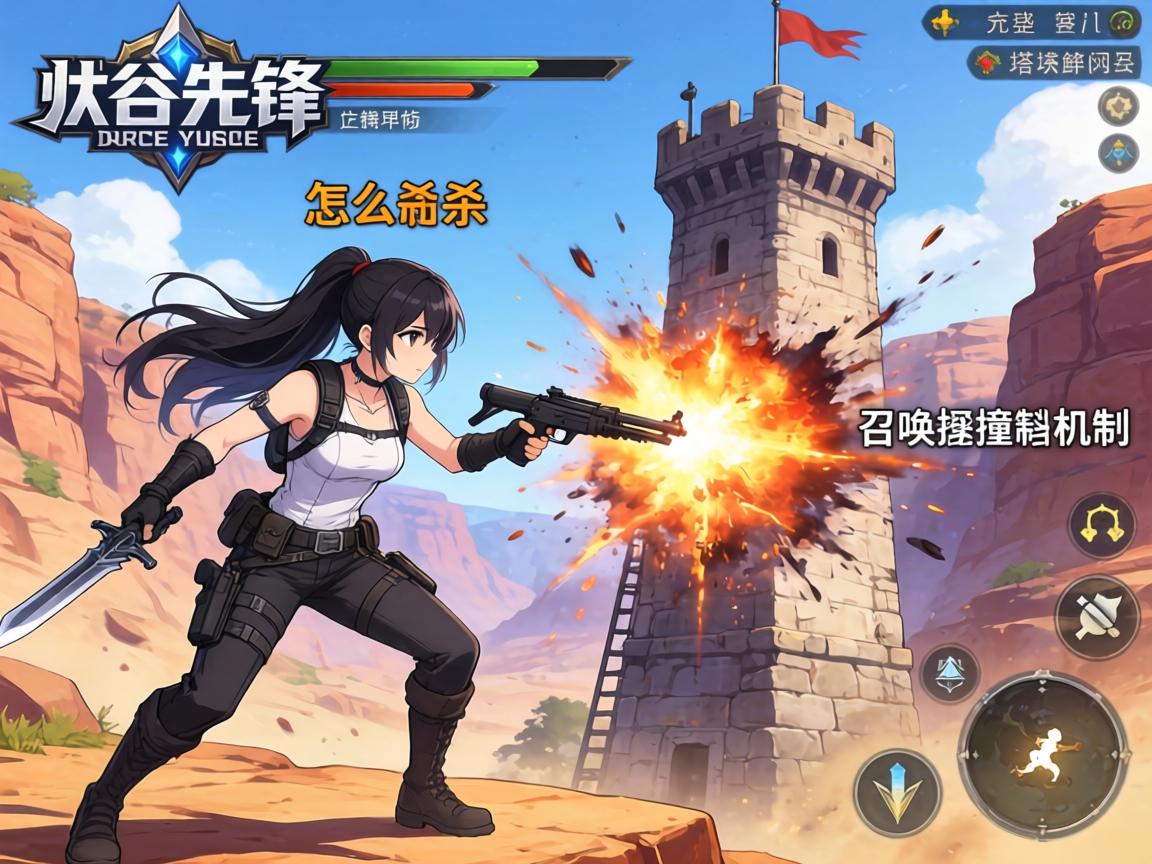The height and width of the screenshot is (864, 1152).
Task: Open the red diamond badge bar
Action: [1054, 63]
